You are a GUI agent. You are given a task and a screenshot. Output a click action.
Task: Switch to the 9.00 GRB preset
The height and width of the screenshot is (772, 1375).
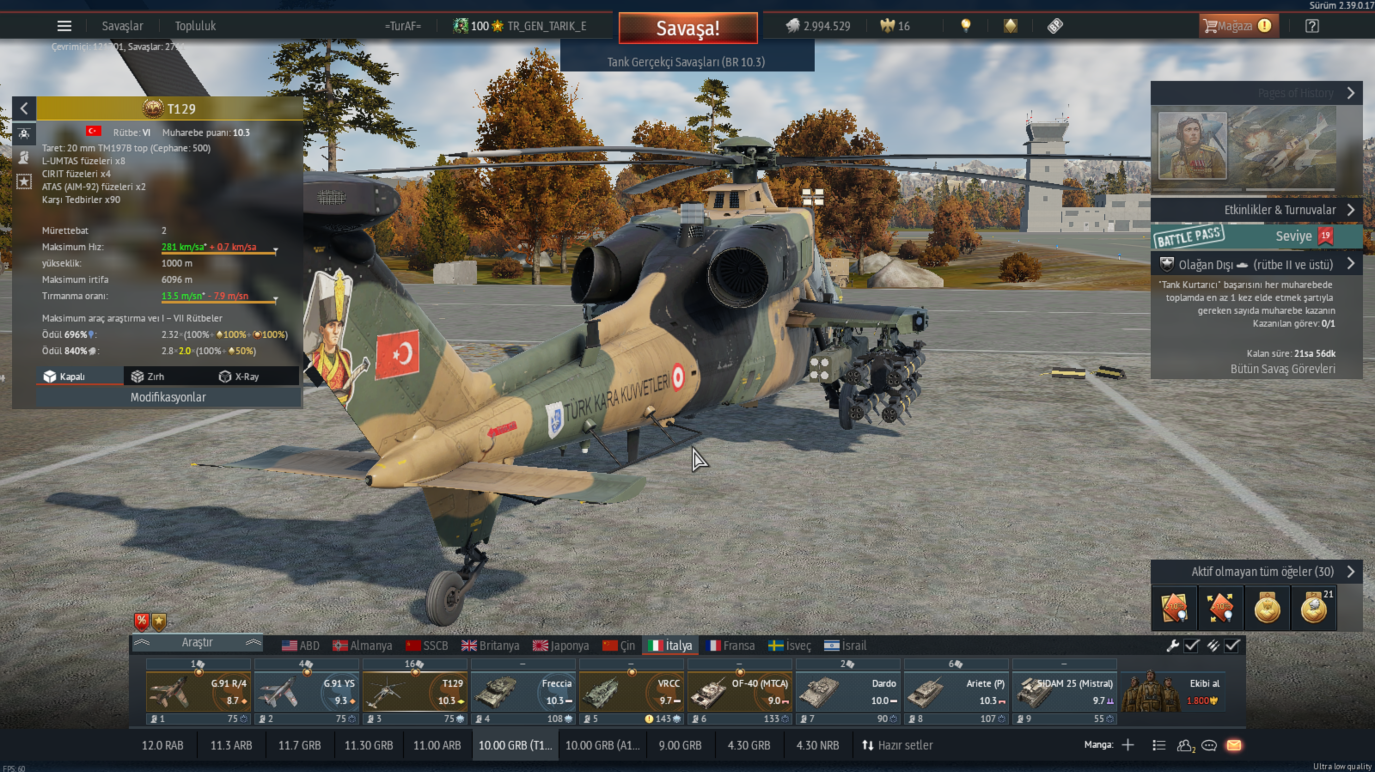(x=680, y=745)
